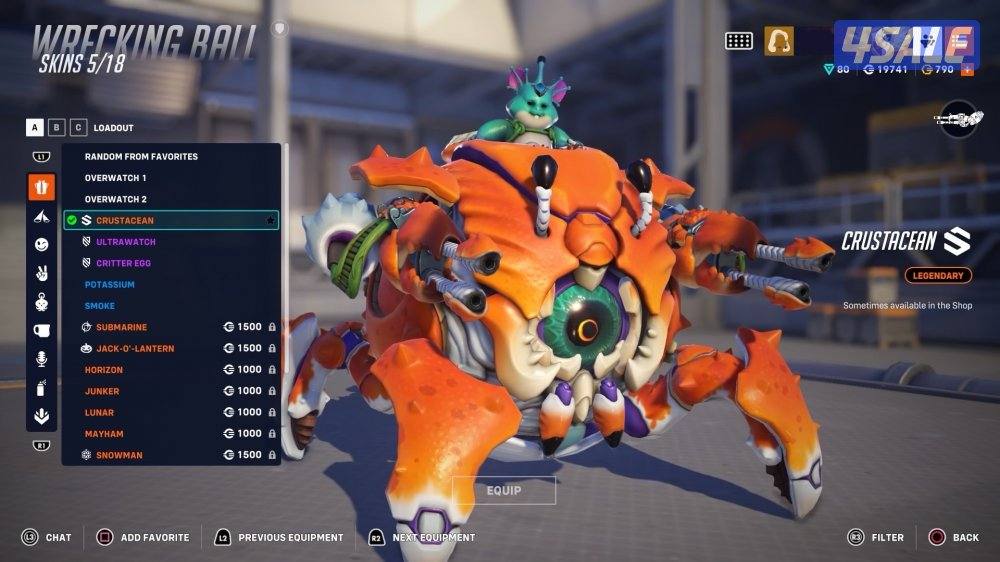Pick the Potassium skin
The height and width of the screenshot is (562, 1000).
[110, 285]
